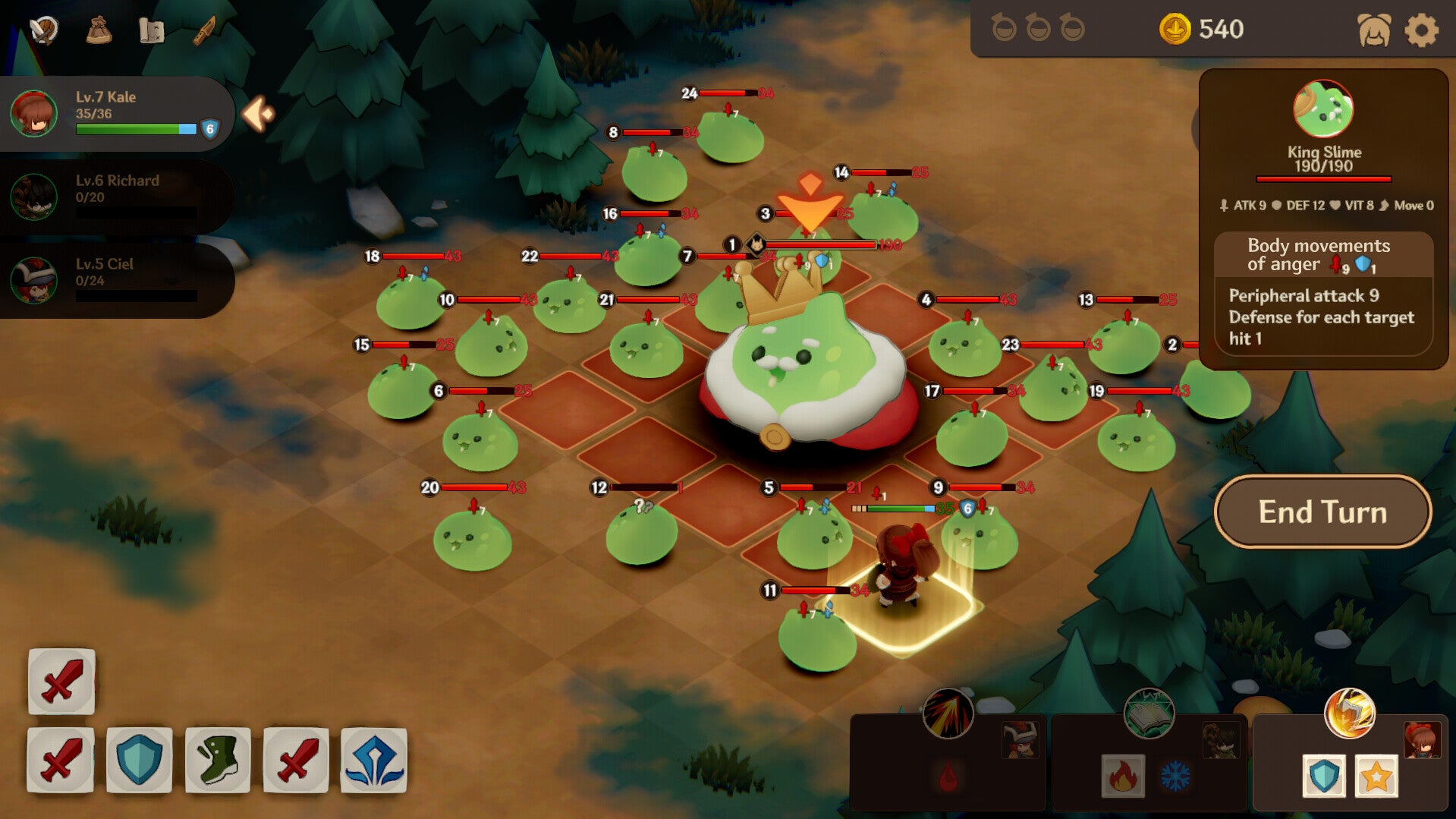Select Lv.5 Ciel in the party list

[x=114, y=280]
